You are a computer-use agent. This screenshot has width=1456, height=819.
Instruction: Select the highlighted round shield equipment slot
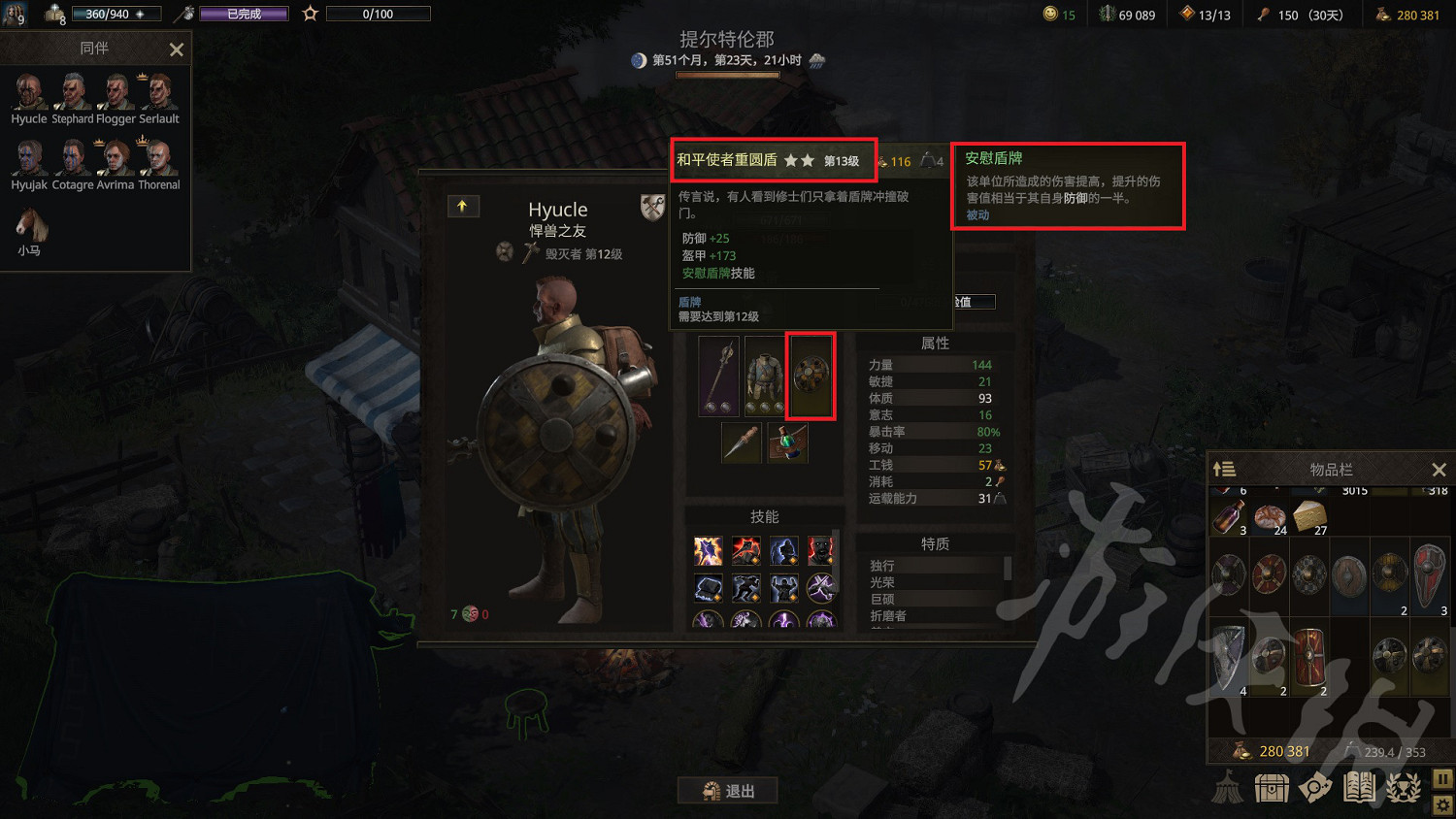click(x=811, y=377)
